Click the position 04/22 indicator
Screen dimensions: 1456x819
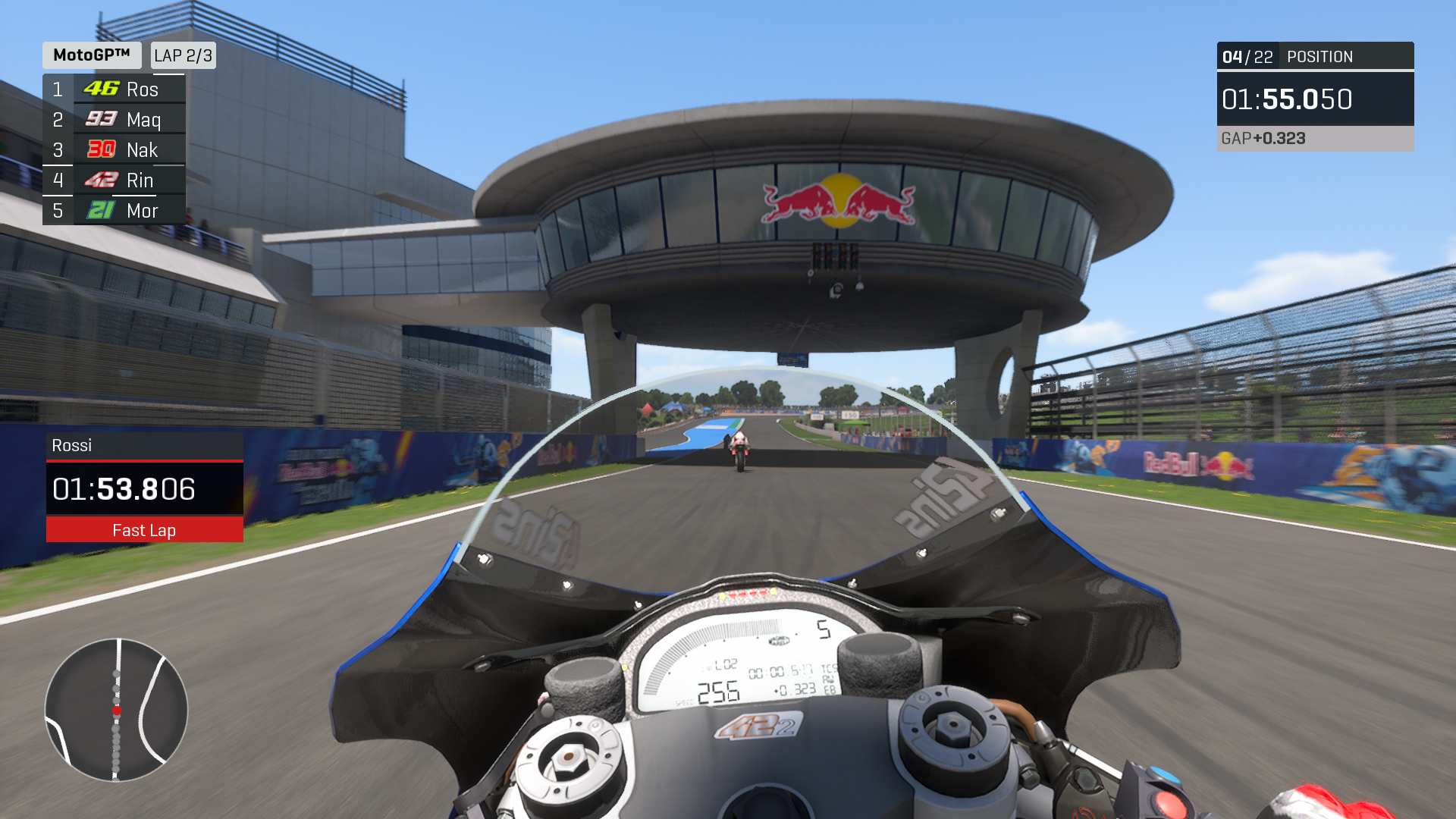tap(1249, 56)
